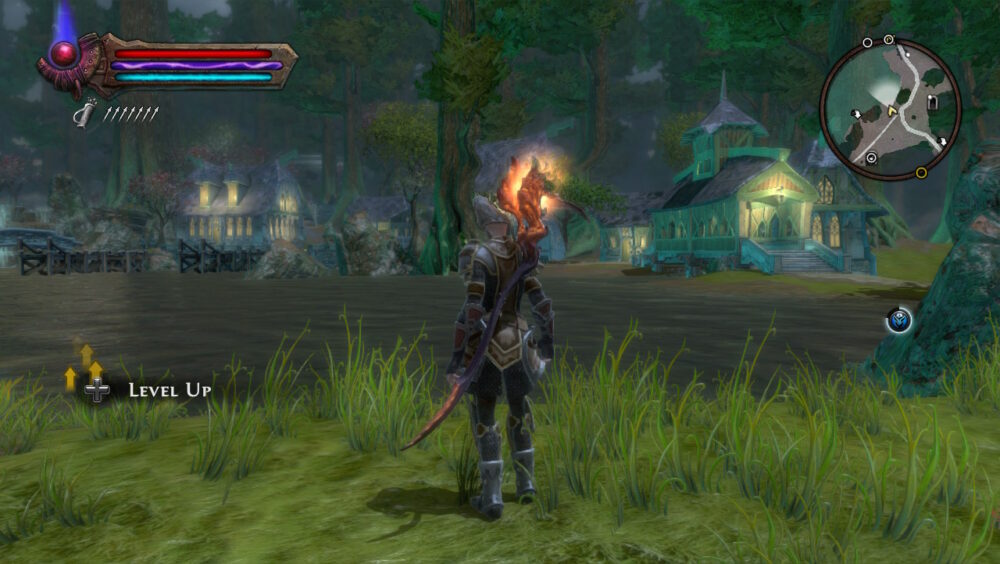Click the yellow ring marker on minimap's lower rim

[x=921, y=172]
